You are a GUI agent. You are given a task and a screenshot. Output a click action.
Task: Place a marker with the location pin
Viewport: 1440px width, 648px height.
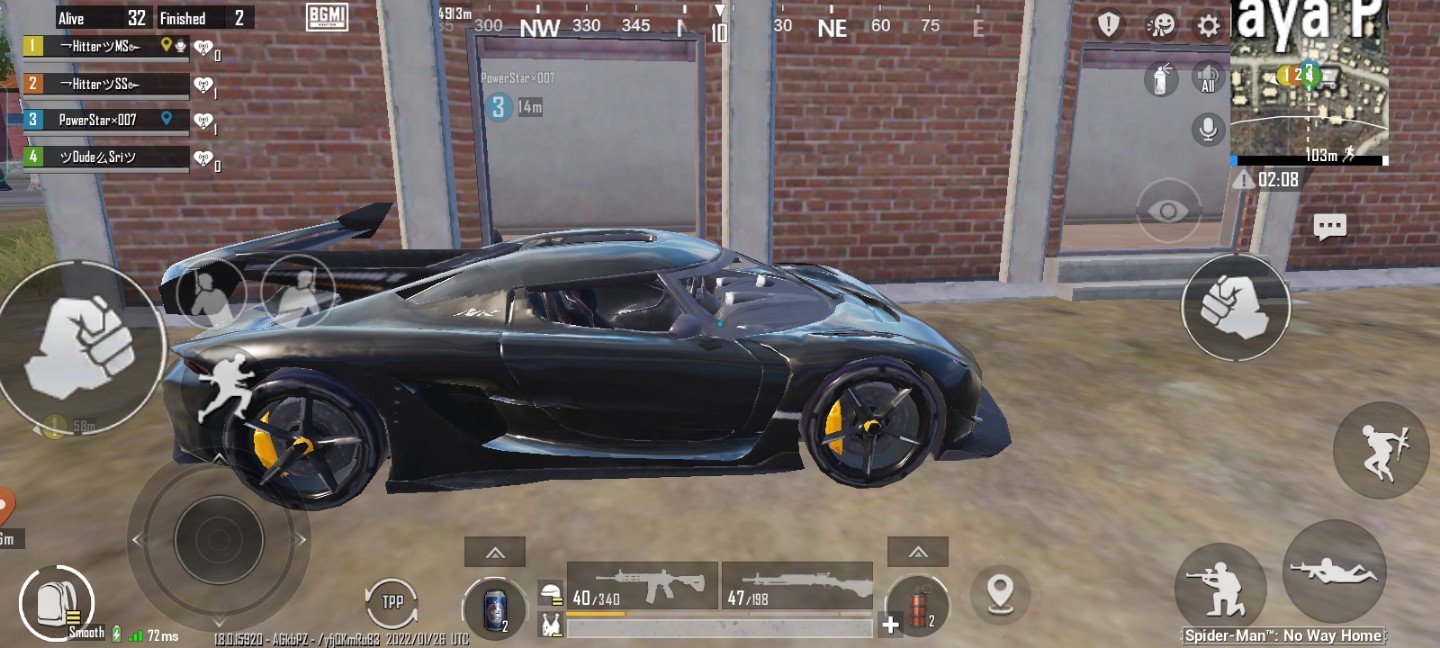(1000, 592)
